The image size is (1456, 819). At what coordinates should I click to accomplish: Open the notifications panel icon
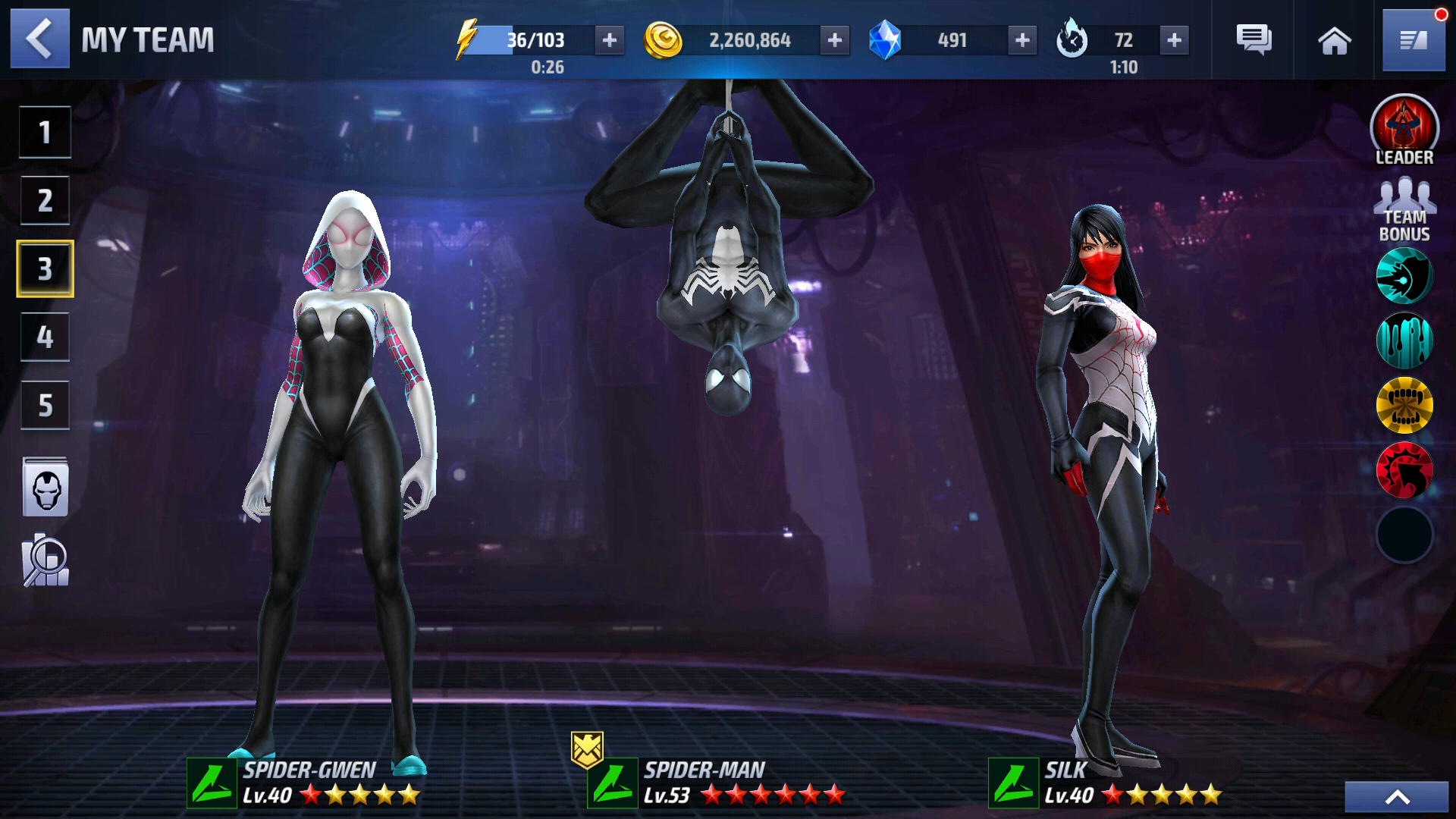[x=1416, y=40]
